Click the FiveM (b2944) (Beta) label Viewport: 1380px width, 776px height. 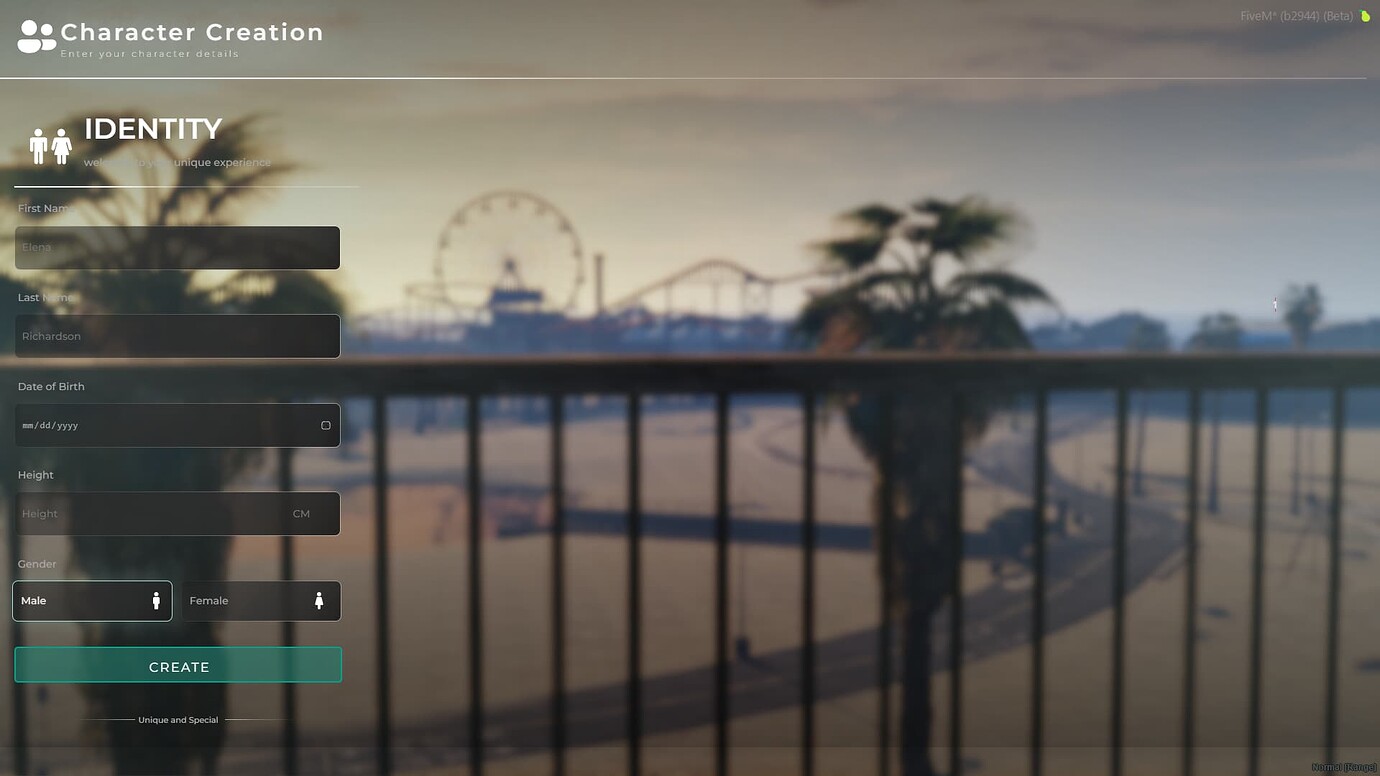coord(1298,16)
